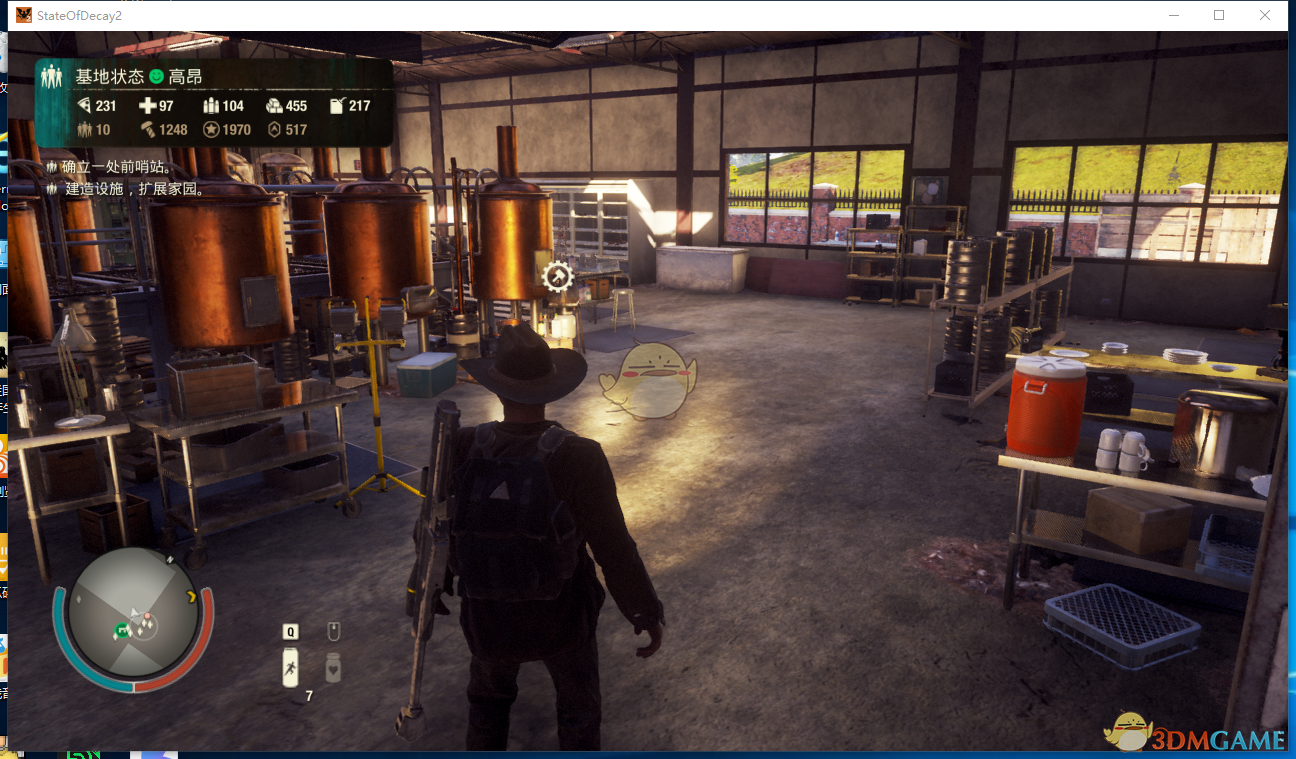Maximize the StateOfDecay2 window
Screen dimensions: 1296x759
(1219, 15)
